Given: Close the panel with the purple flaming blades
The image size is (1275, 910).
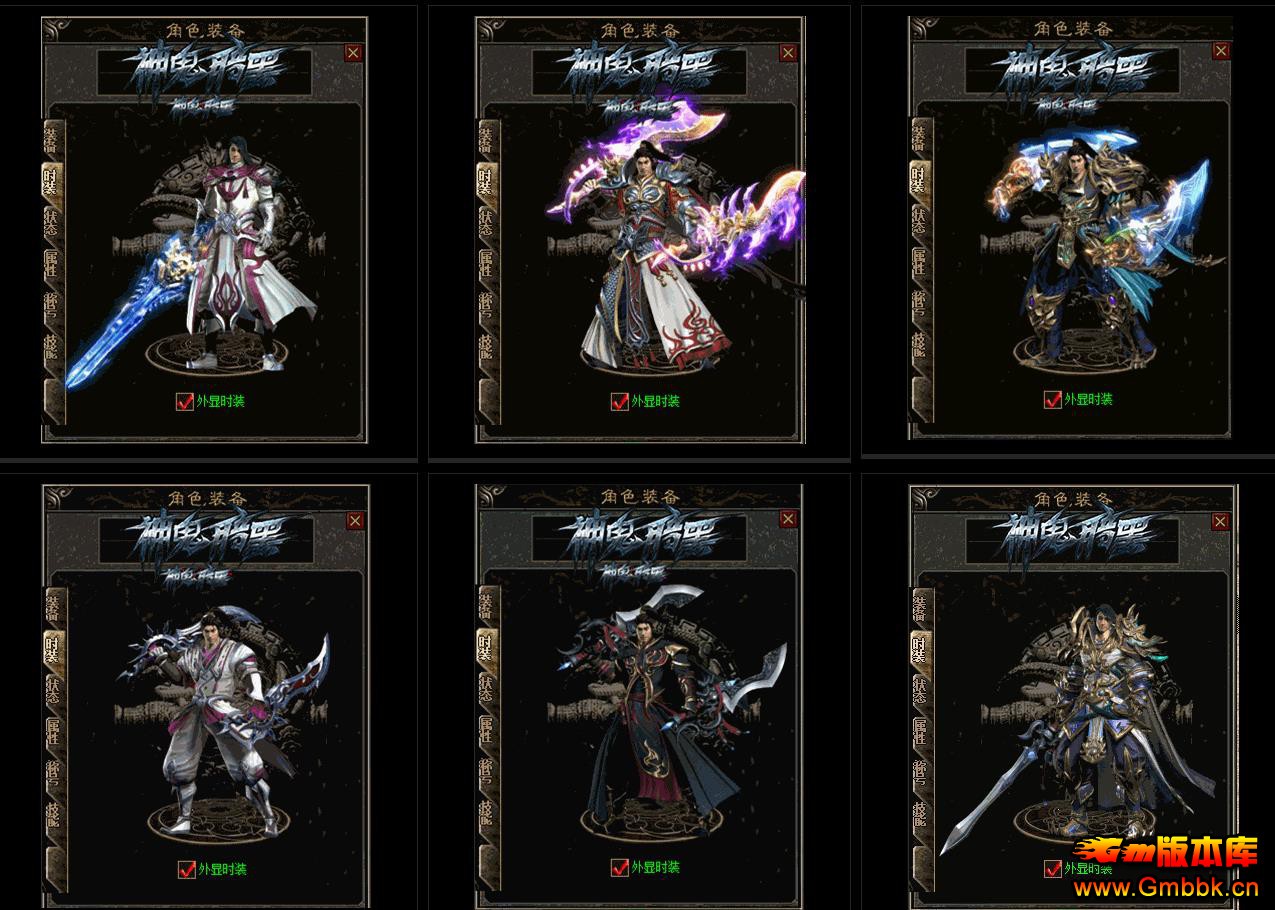Looking at the screenshot, I should click(x=788, y=53).
